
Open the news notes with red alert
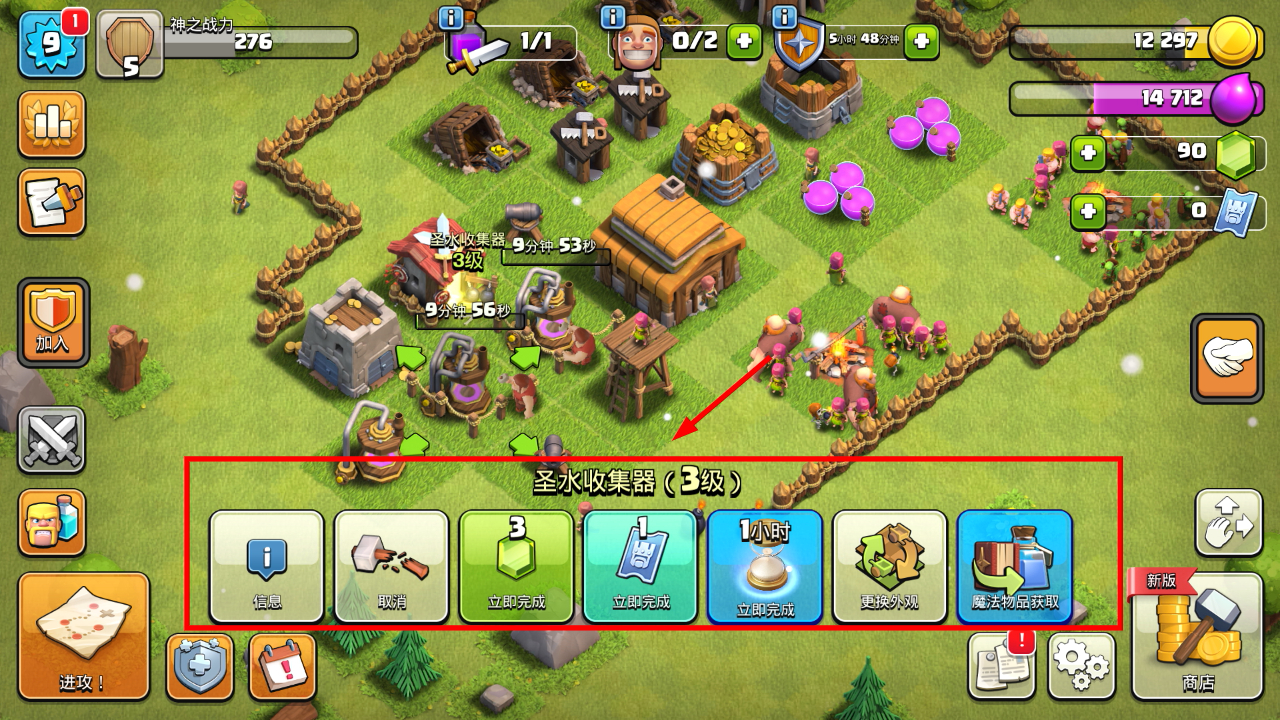click(x=1001, y=665)
